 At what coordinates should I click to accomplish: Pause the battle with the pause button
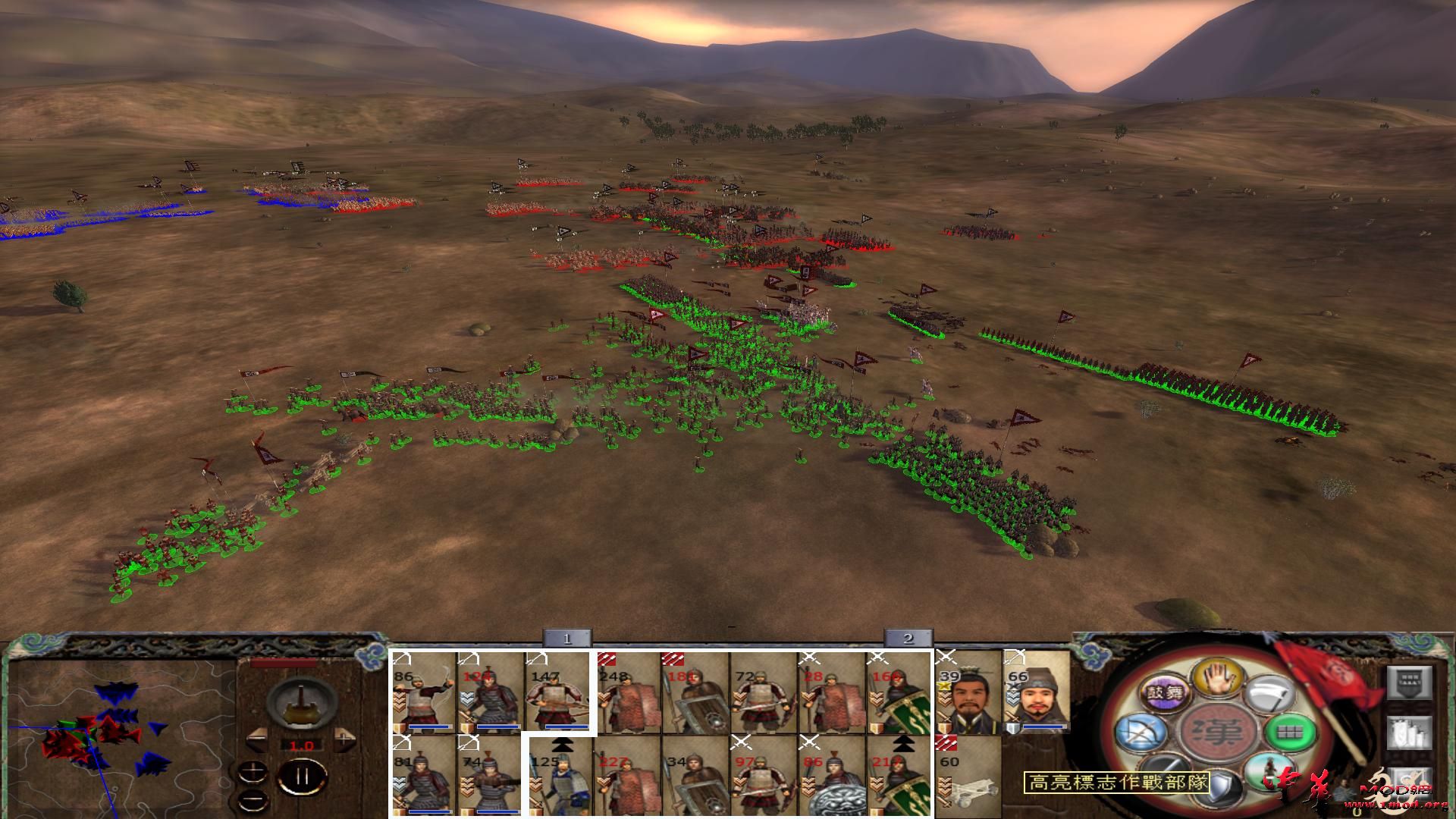click(301, 777)
